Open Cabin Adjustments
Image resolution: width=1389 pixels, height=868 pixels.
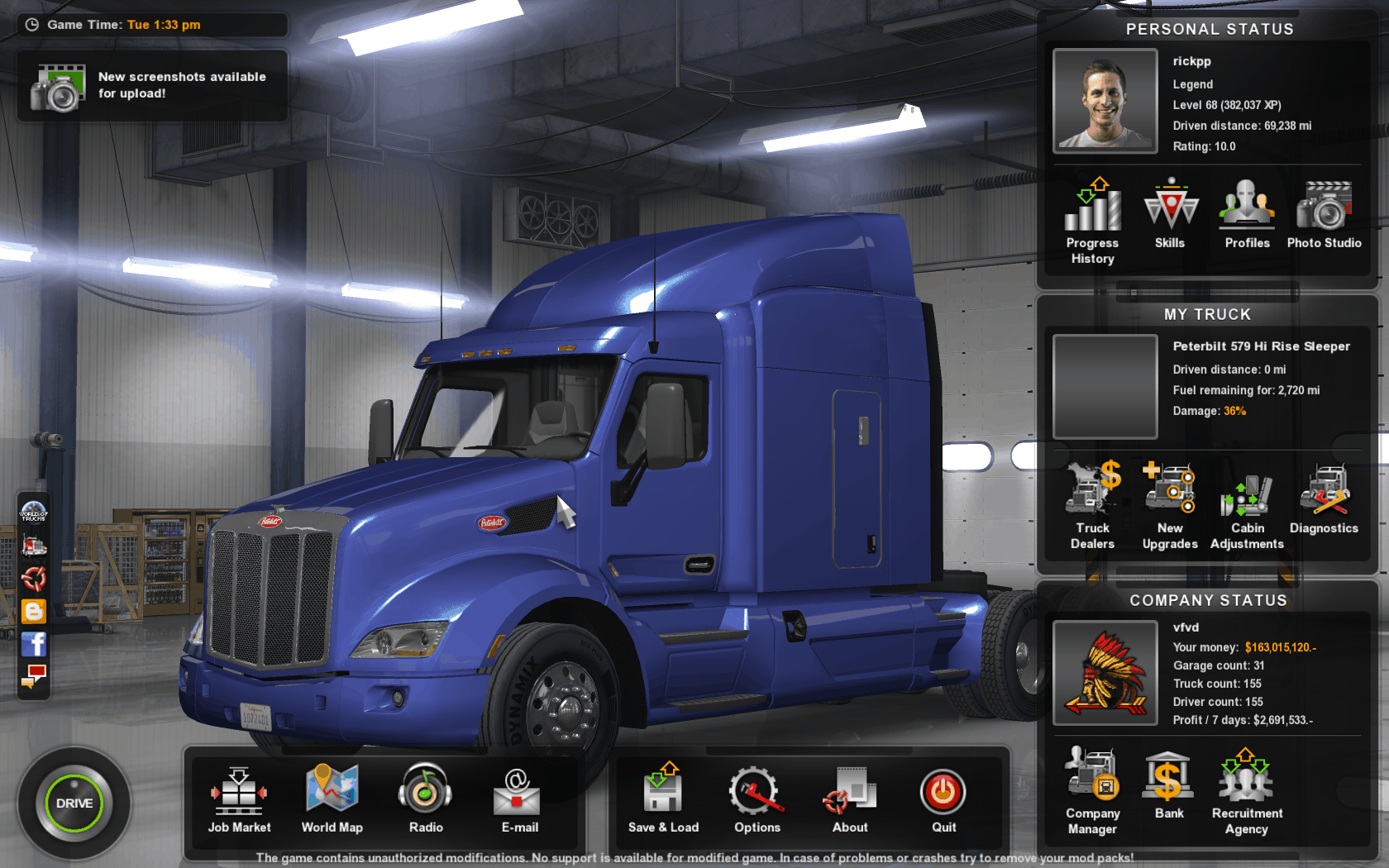pyautogui.click(x=1247, y=504)
